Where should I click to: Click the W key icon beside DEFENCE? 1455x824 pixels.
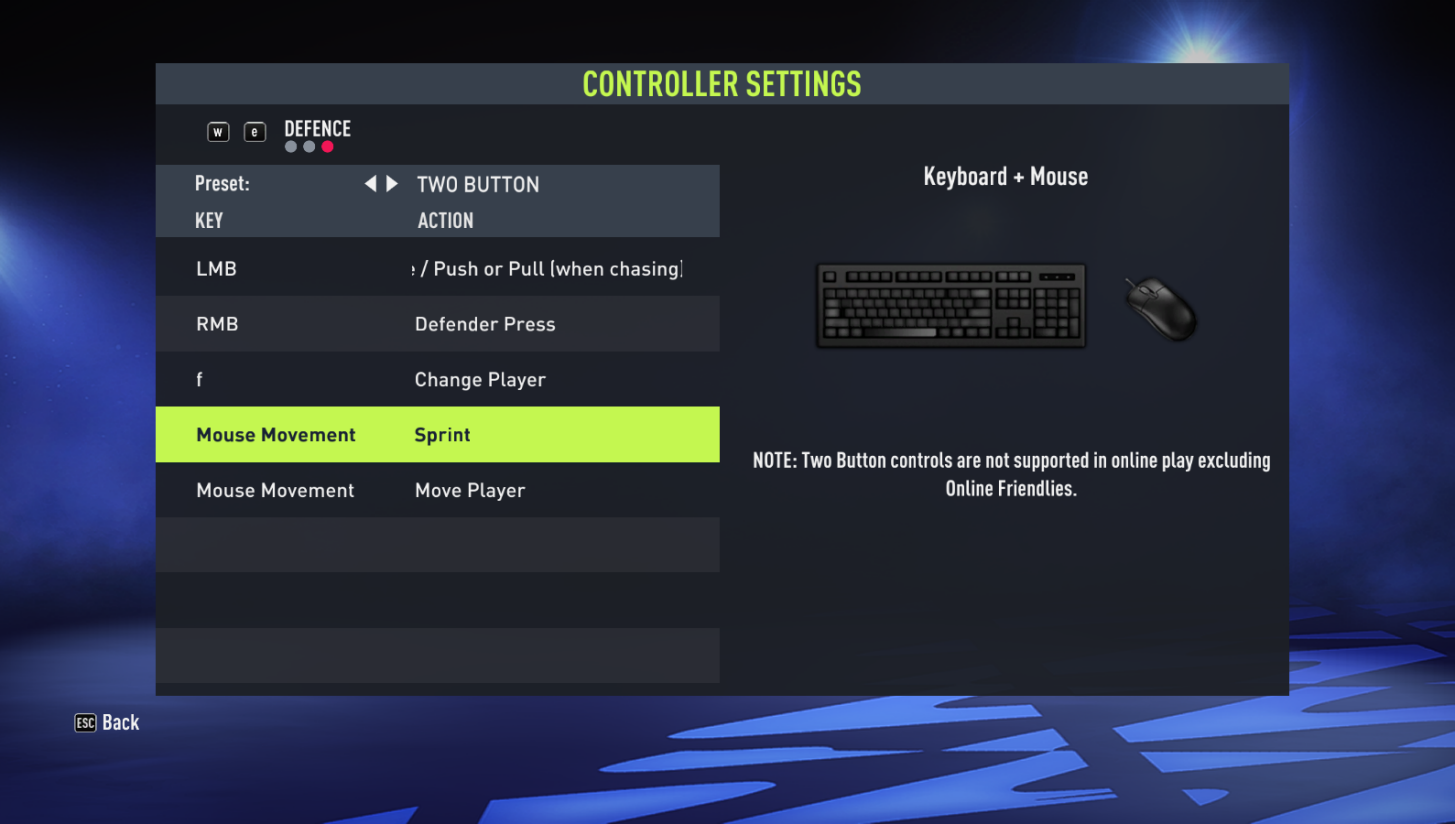coord(217,131)
